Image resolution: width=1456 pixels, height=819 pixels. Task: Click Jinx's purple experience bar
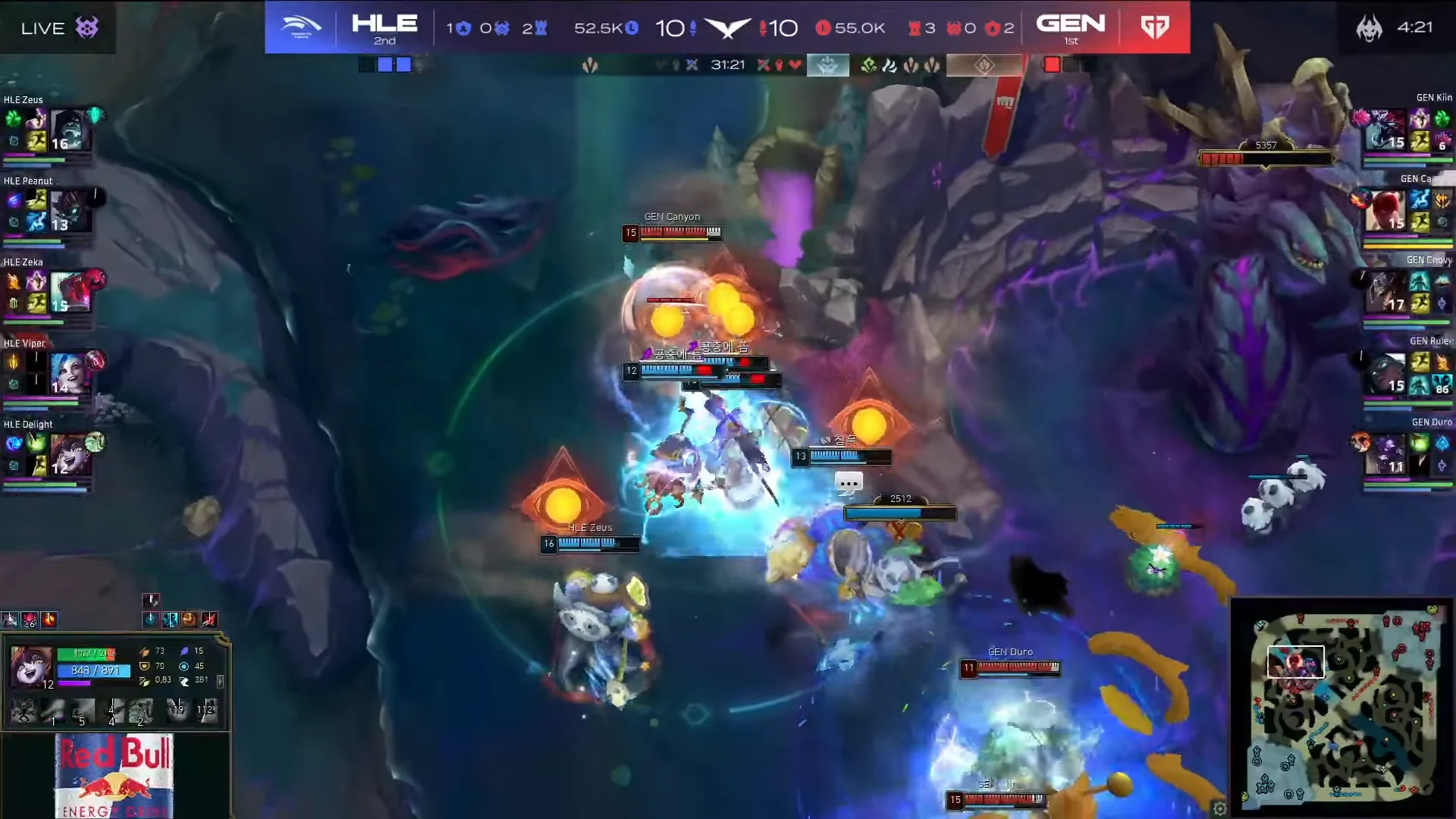74,684
